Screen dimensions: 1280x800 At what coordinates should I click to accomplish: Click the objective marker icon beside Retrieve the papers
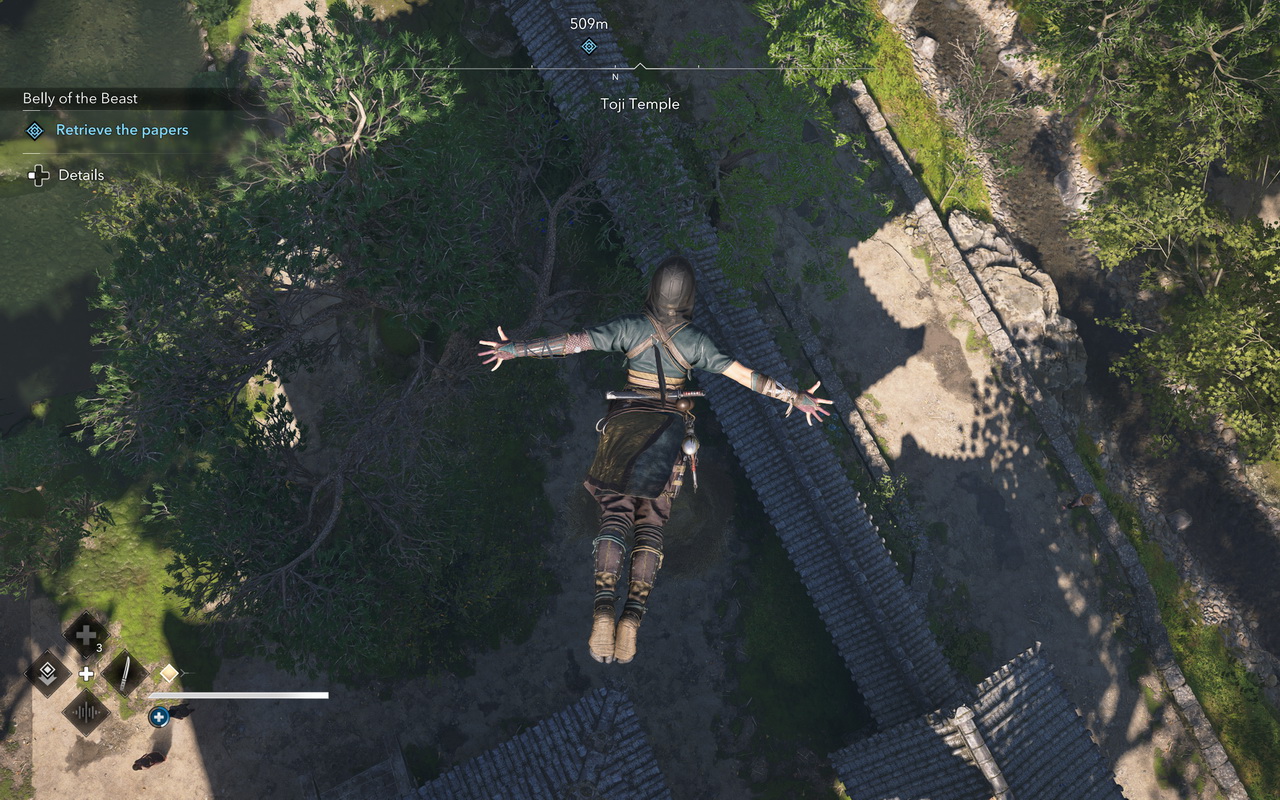tap(34, 130)
